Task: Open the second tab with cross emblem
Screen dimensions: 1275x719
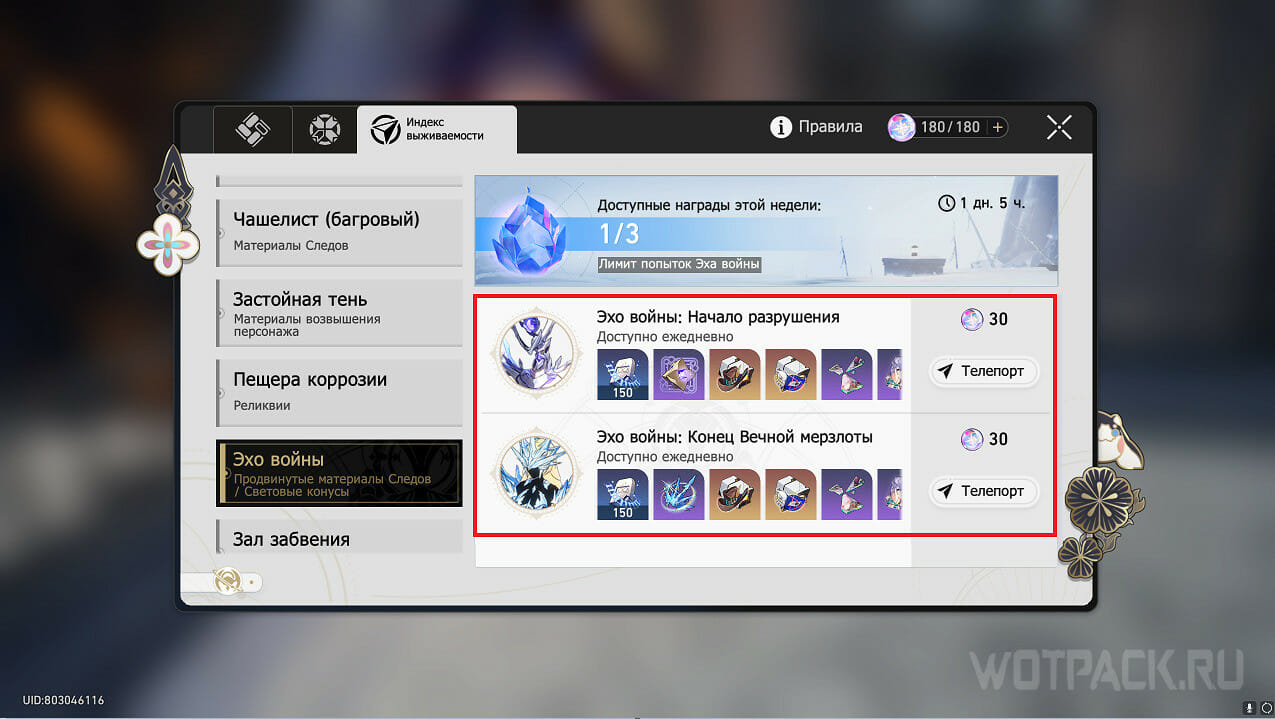Action: [324, 129]
